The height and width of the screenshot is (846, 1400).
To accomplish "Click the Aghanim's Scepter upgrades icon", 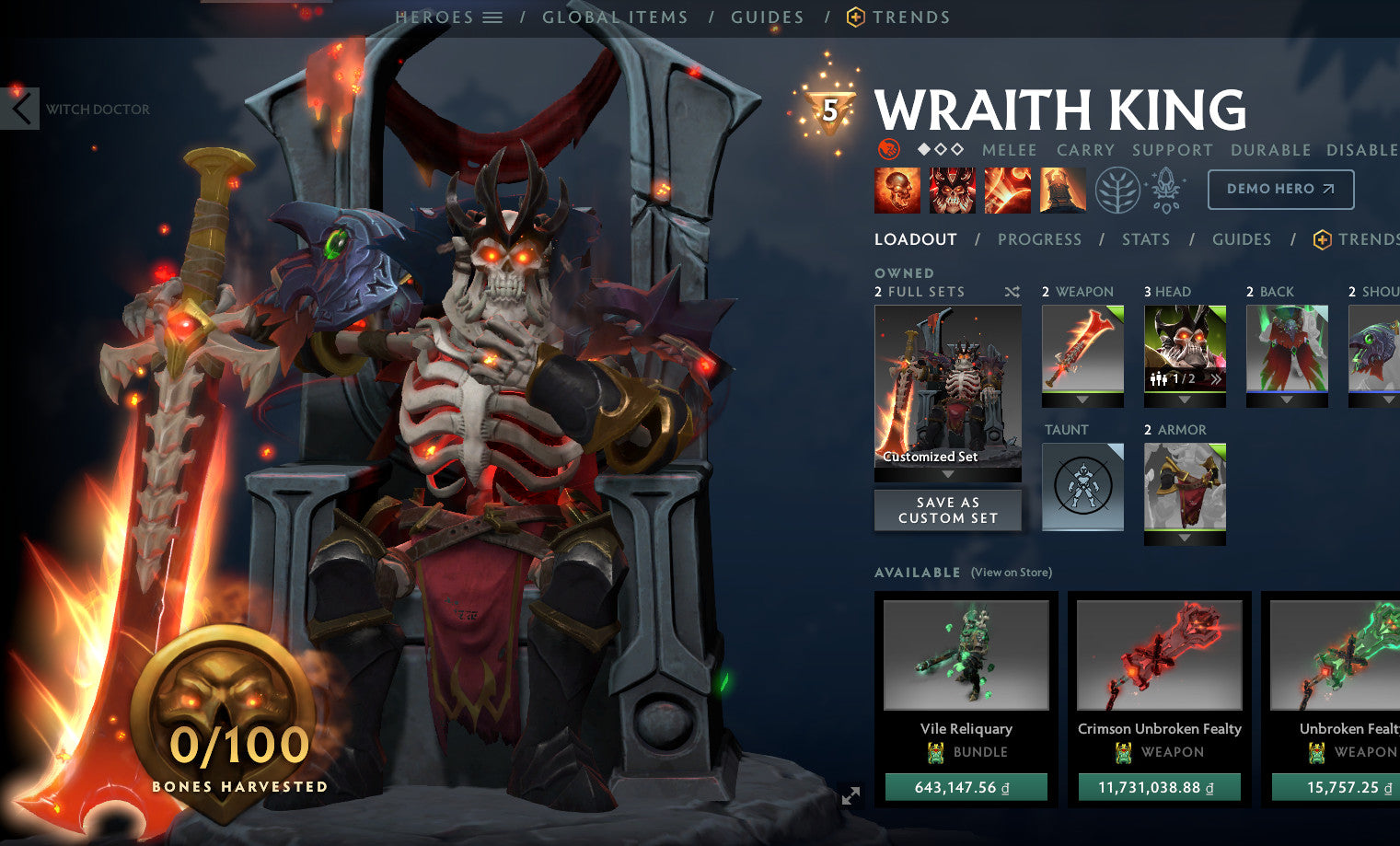I will (x=1163, y=190).
